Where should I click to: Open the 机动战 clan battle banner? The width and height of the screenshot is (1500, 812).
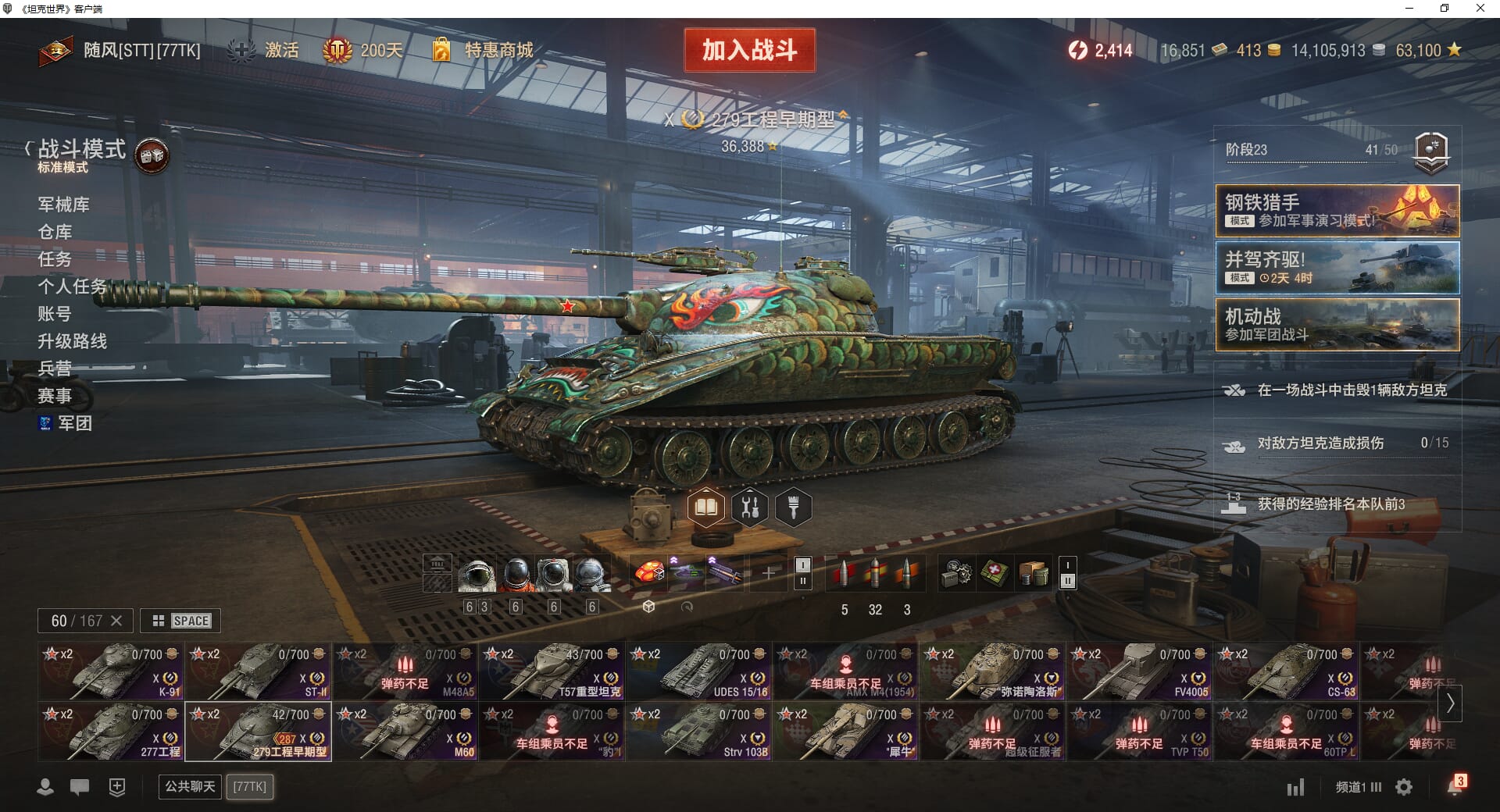[x=1337, y=325]
